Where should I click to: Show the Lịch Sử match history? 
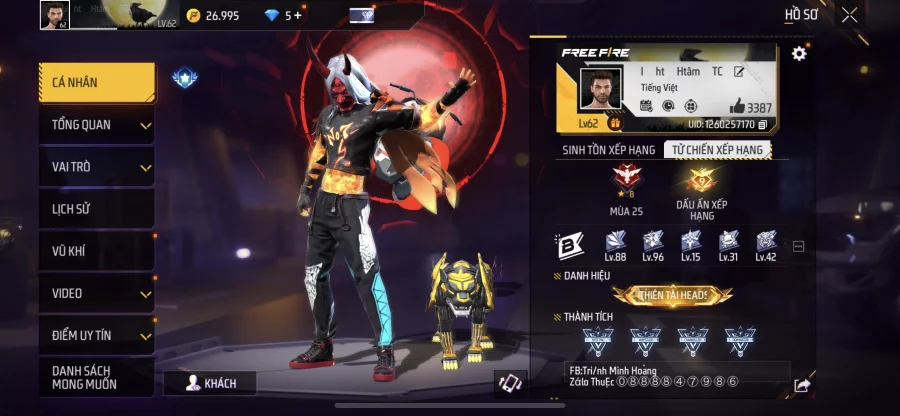[x=97, y=209]
